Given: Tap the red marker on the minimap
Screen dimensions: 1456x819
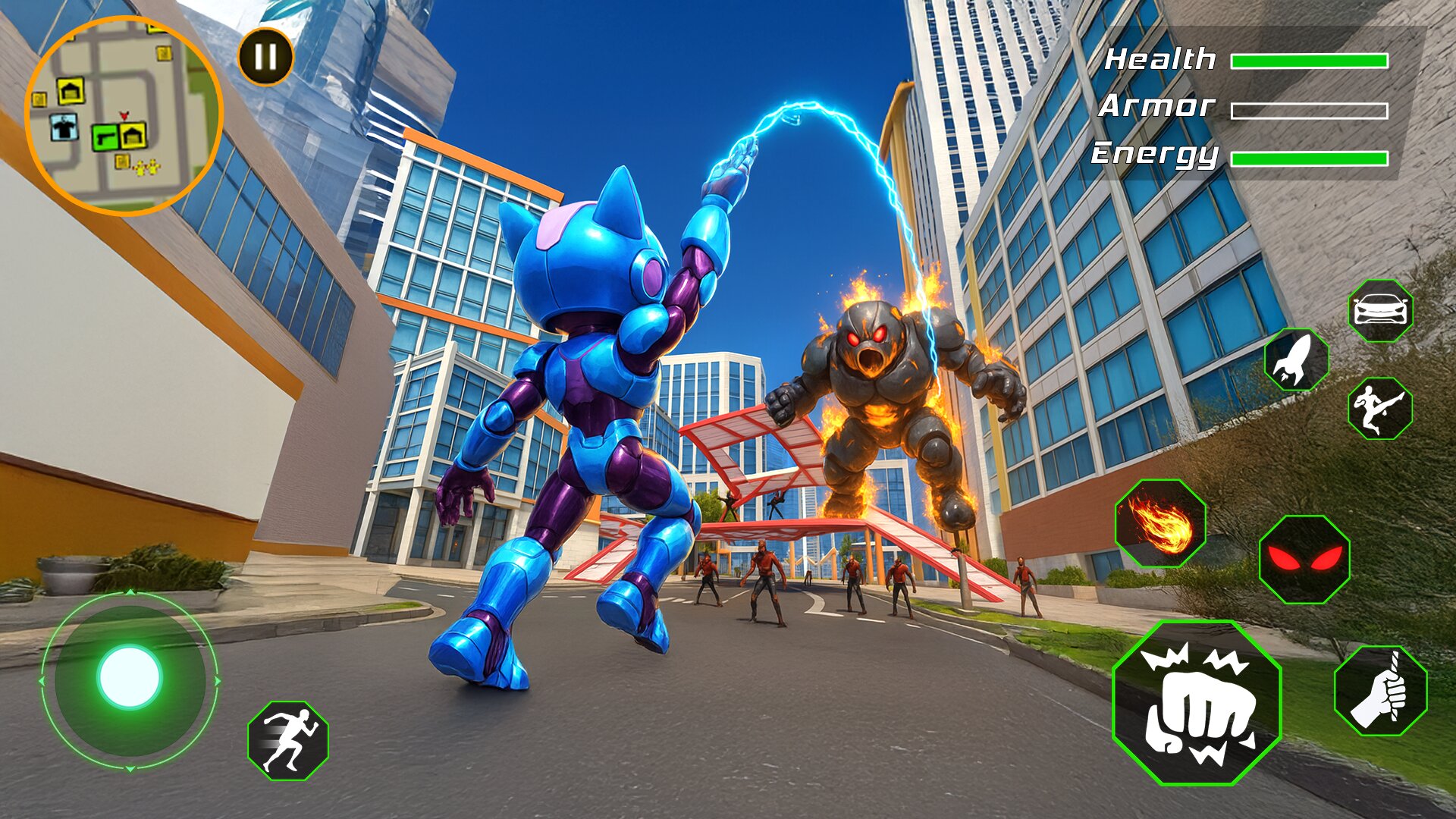Looking at the screenshot, I should [124, 116].
